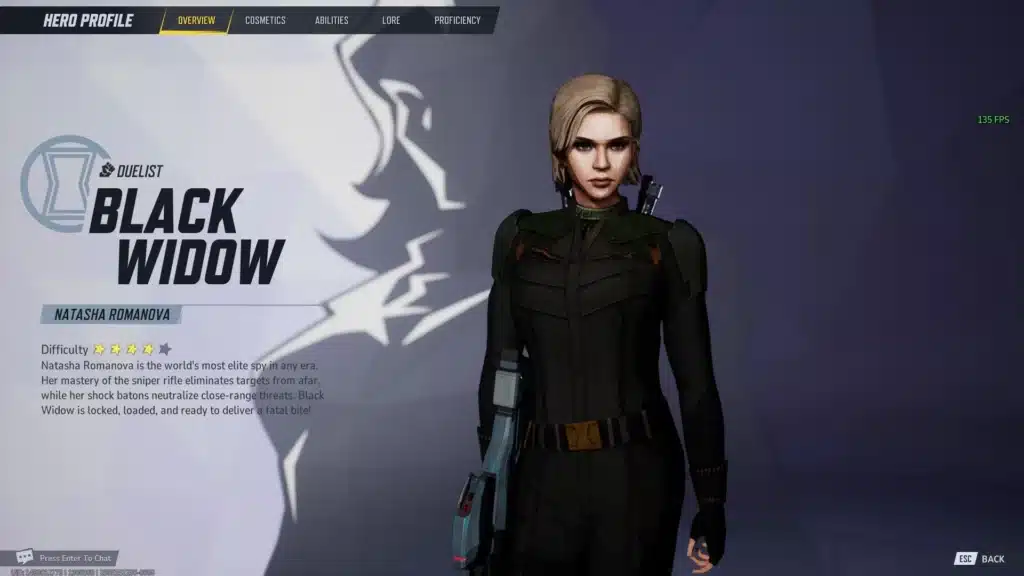Image resolution: width=1024 pixels, height=576 pixels.
Task: Select the Lore tab
Action: click(391, 20)
